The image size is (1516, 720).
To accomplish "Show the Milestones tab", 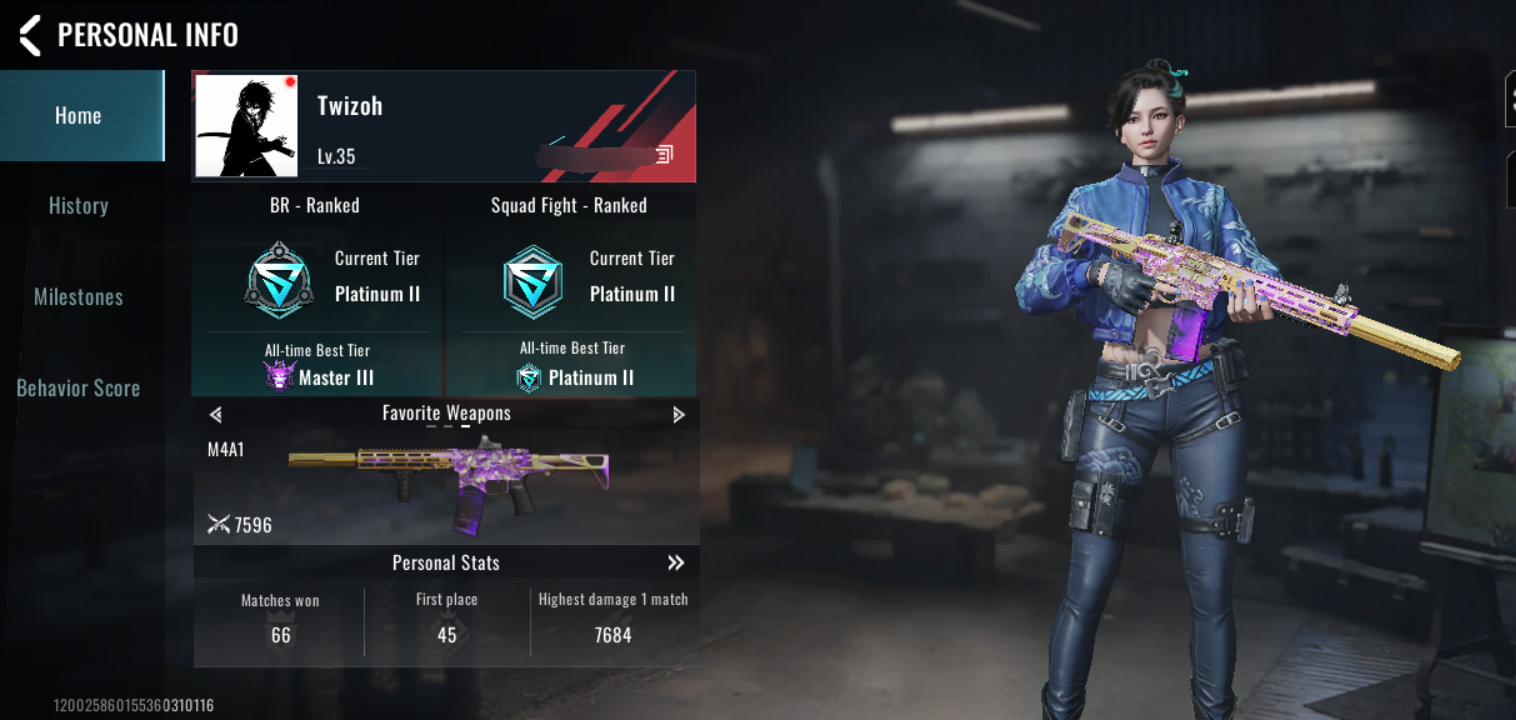I will (x=79, y=297).
